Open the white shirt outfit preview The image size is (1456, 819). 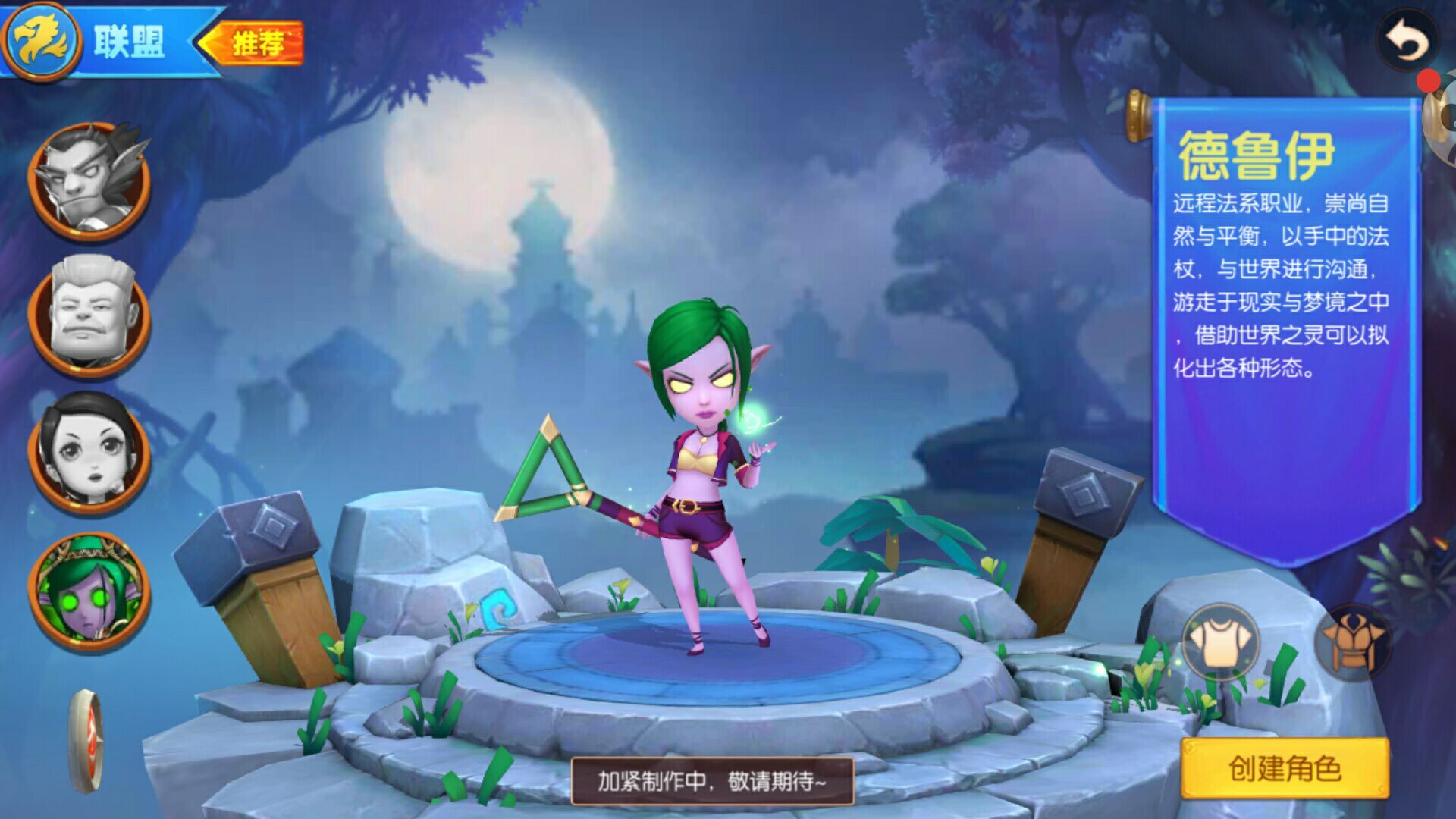[1220, 643]
